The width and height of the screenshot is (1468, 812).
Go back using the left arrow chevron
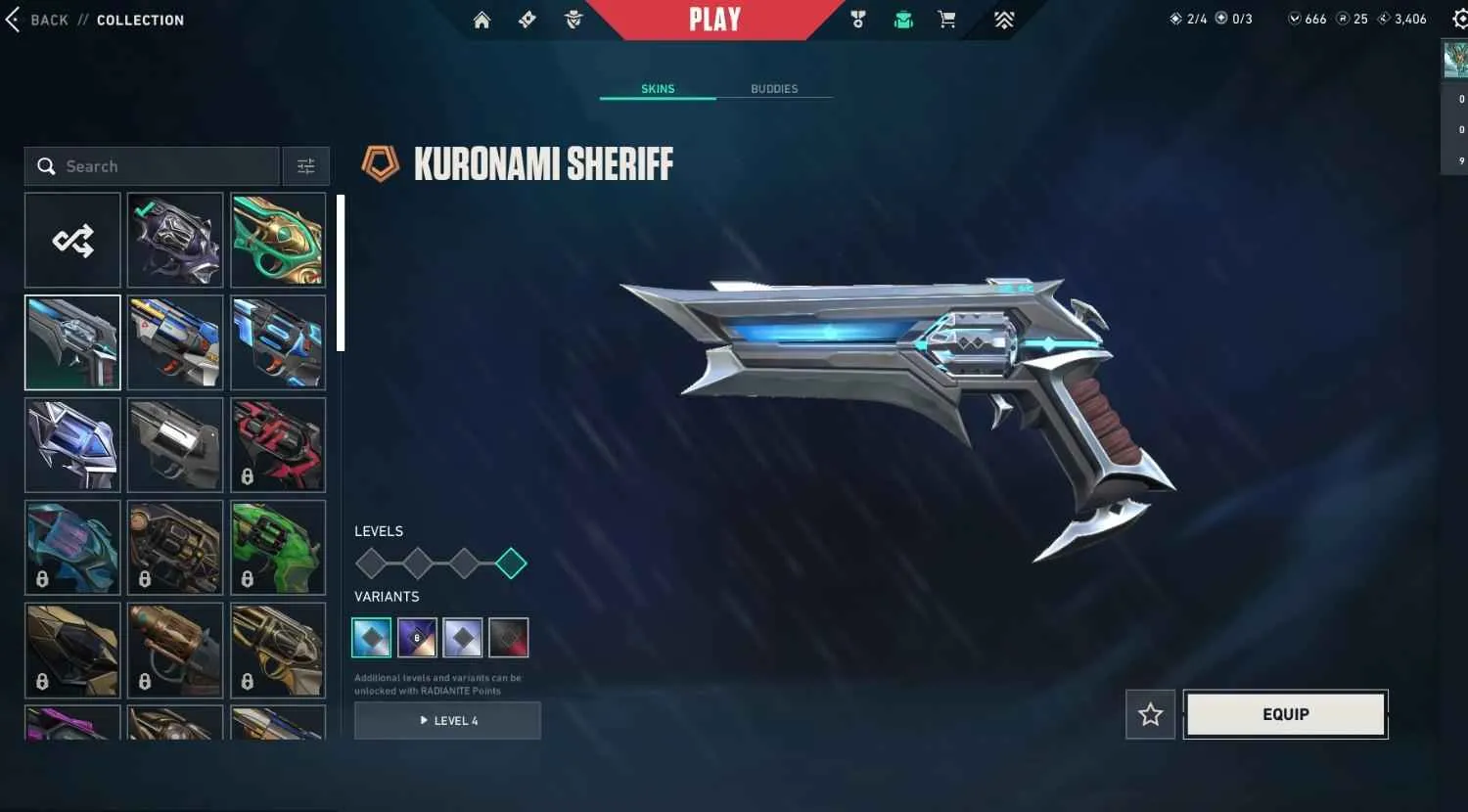pos(14,19)
